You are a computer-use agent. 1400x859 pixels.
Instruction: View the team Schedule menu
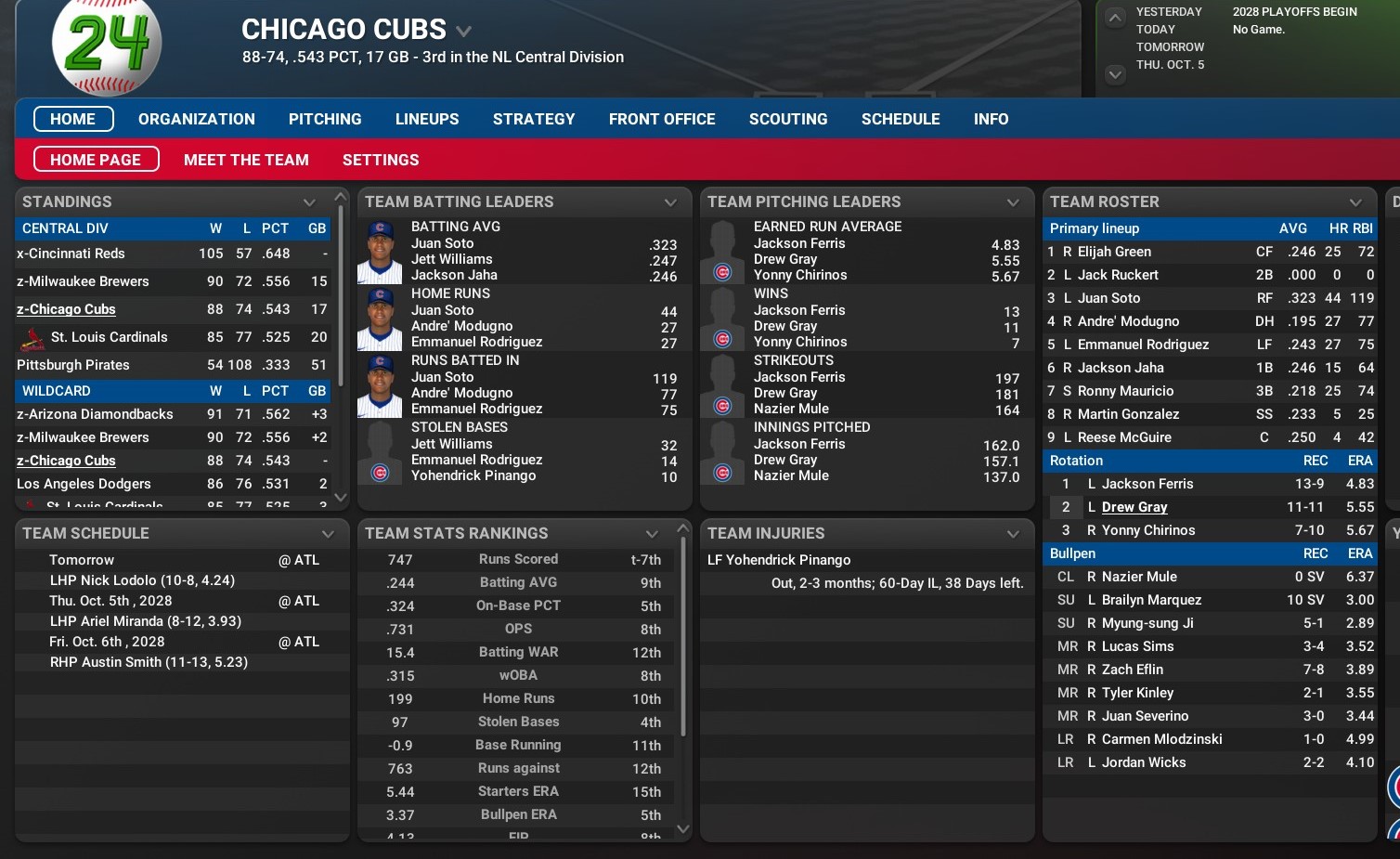coord(901,119)
